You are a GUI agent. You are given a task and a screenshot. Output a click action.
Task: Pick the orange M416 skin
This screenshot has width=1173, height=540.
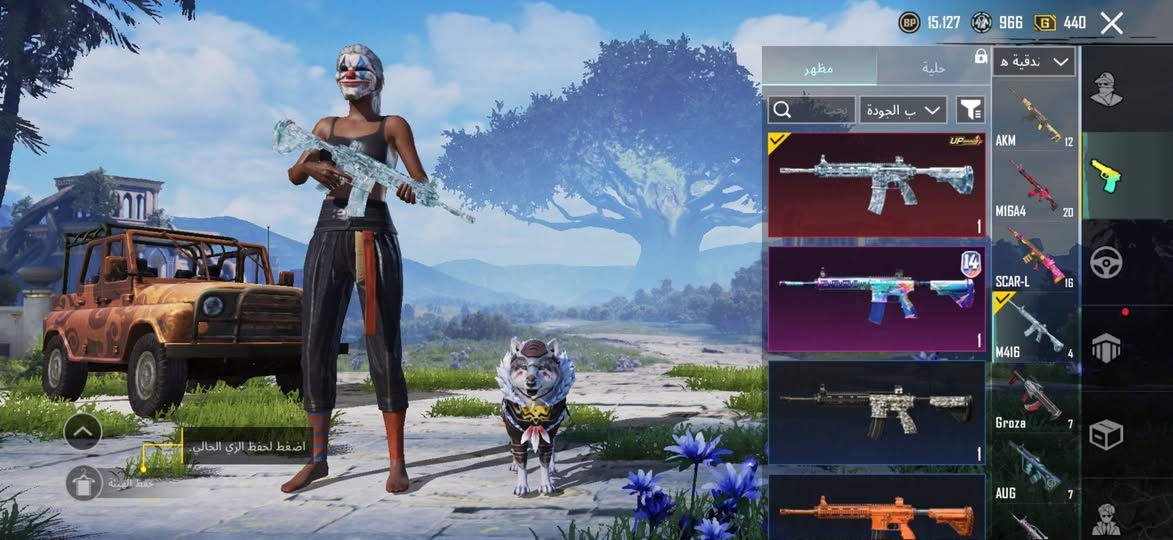click(876, 510)
